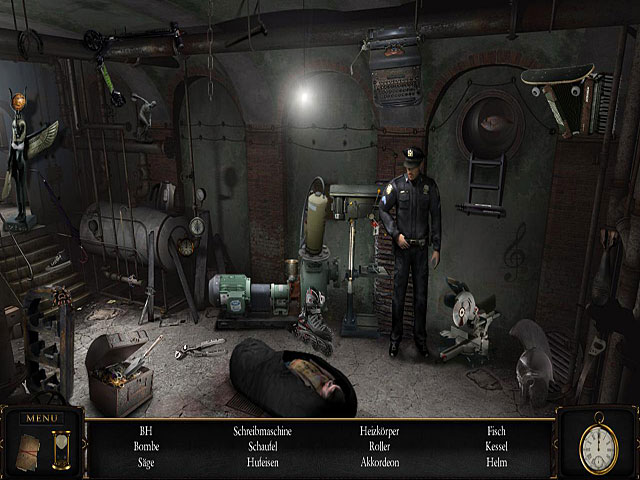The image size is (640, 480).
Task: Click the pocket watch icon
Action: coord(597,441)
